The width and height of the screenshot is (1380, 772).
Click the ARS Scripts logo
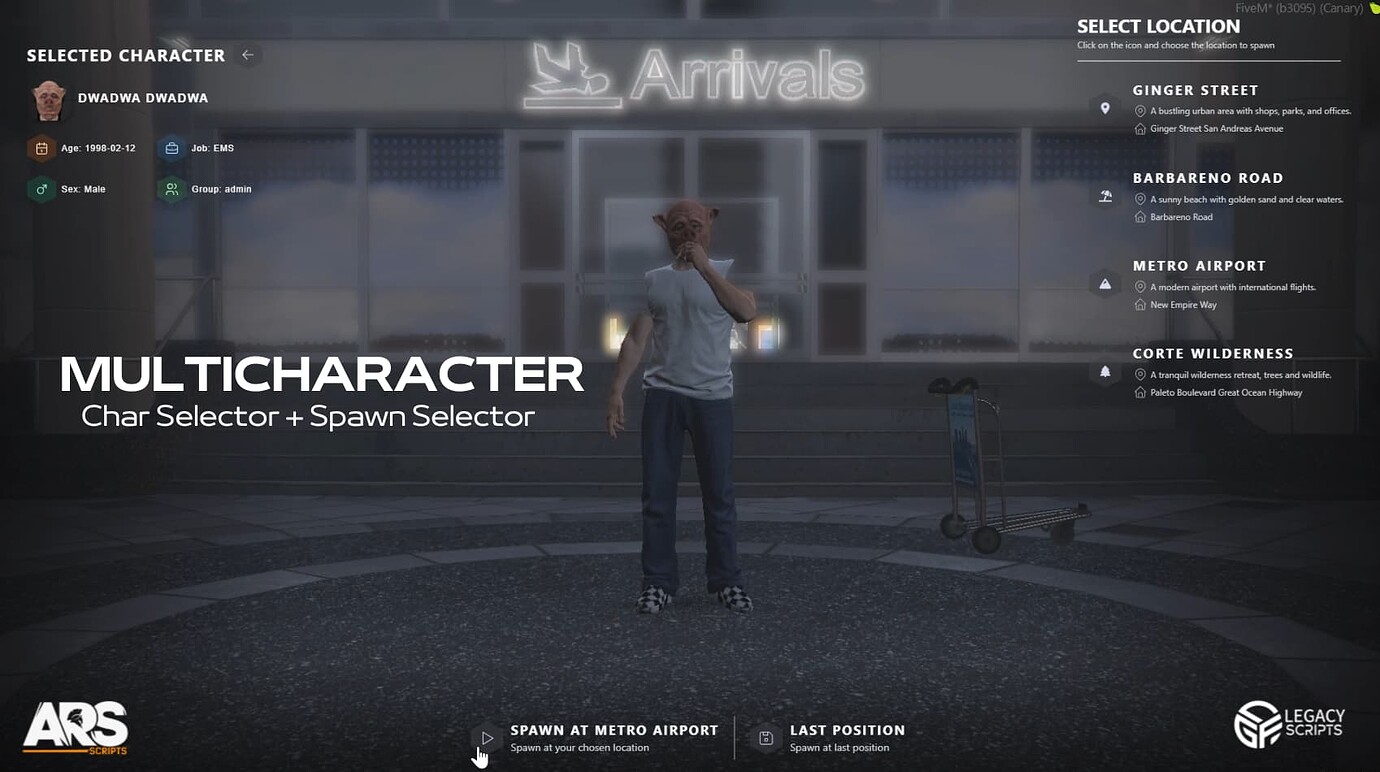(x=78, y=724)
